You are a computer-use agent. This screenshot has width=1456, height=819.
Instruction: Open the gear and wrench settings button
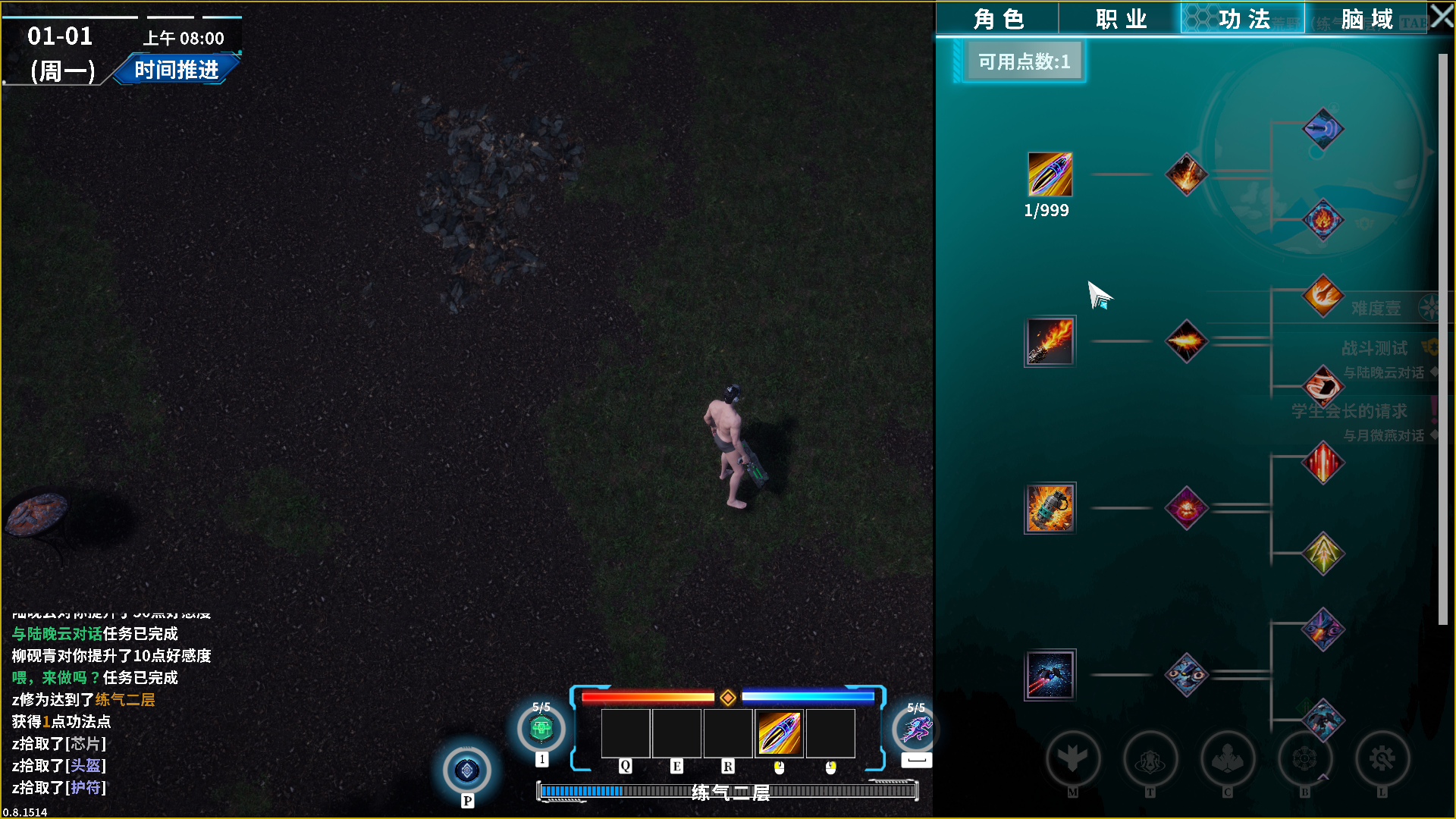coord(1382,759)
